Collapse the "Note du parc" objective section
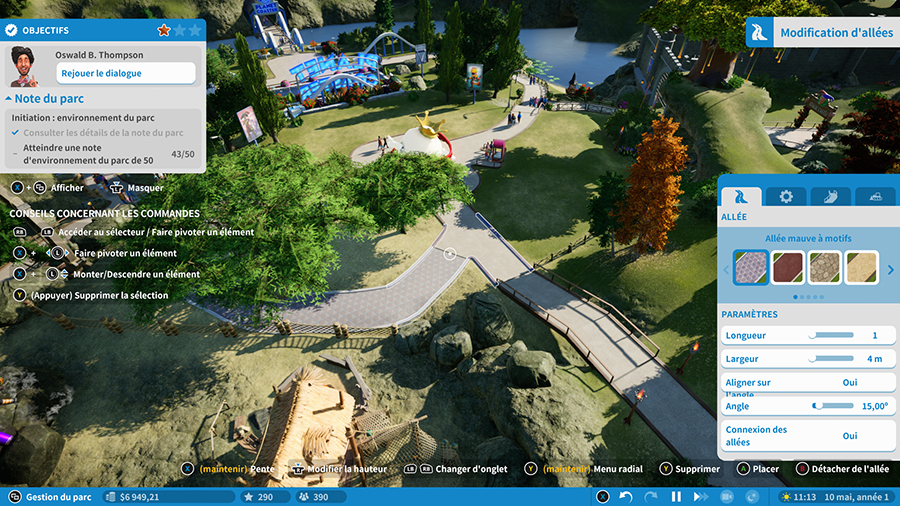 tap(9, 99)
